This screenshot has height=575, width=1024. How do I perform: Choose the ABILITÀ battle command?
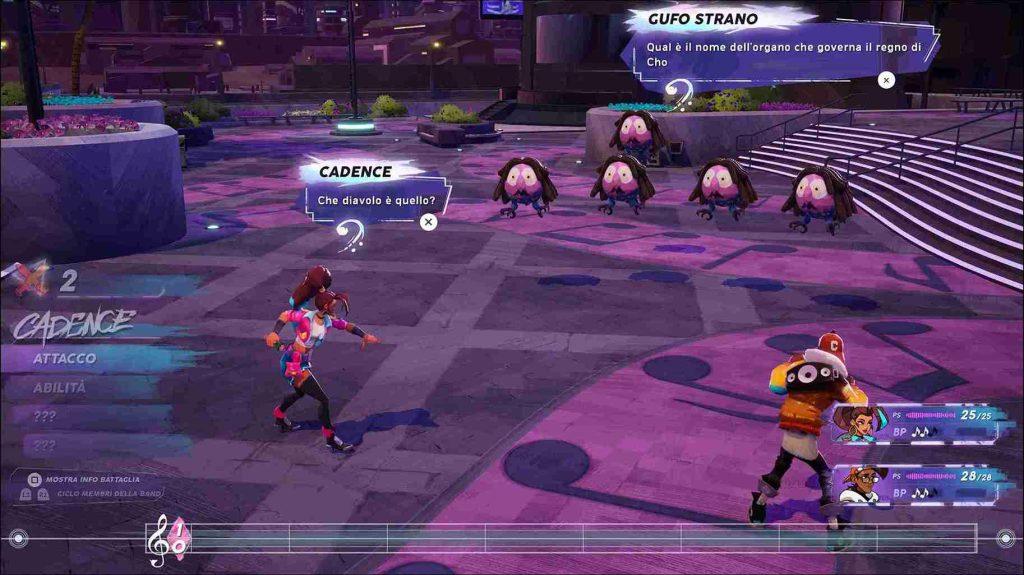pyautogui.click(x=60, y=388)
